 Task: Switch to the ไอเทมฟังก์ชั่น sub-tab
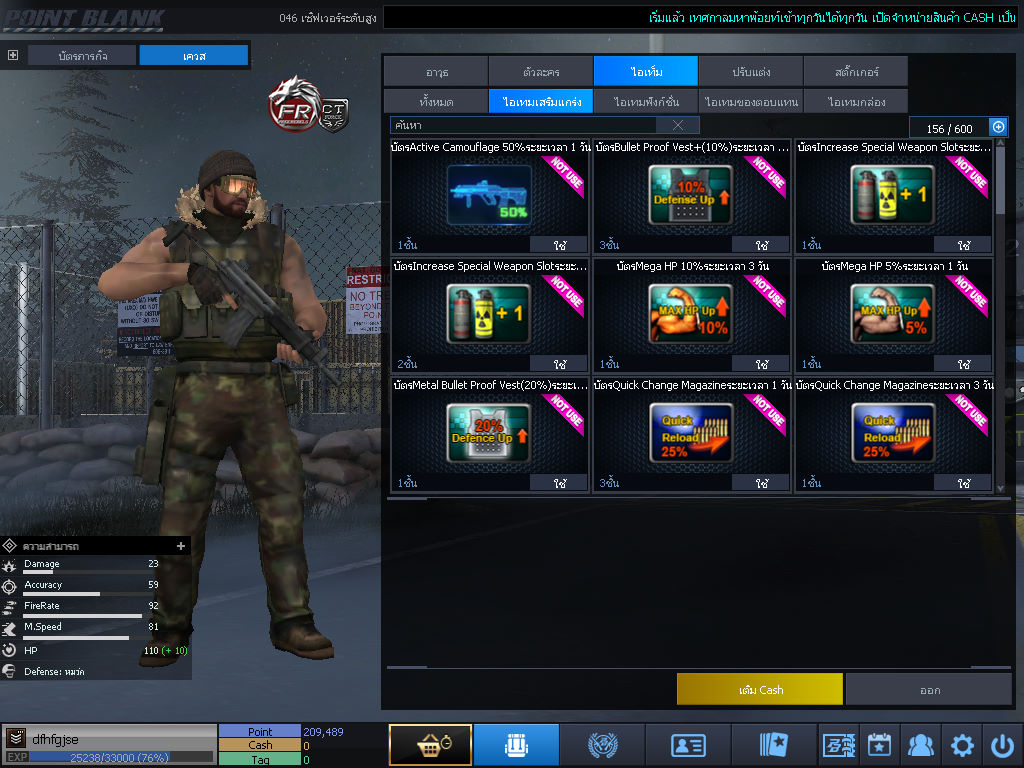pos(646,101)
